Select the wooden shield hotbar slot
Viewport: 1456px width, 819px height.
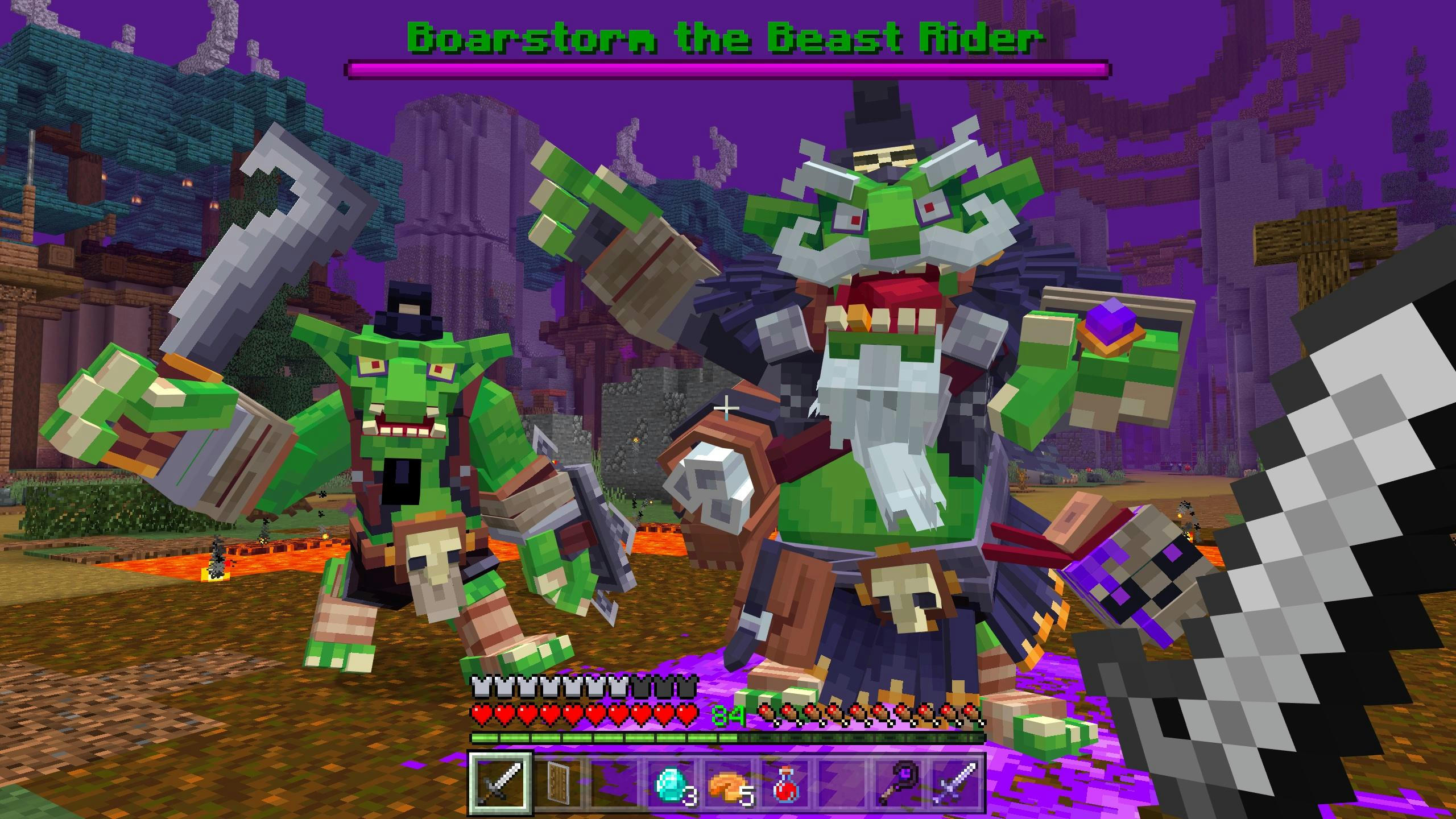tap(557, 783)
